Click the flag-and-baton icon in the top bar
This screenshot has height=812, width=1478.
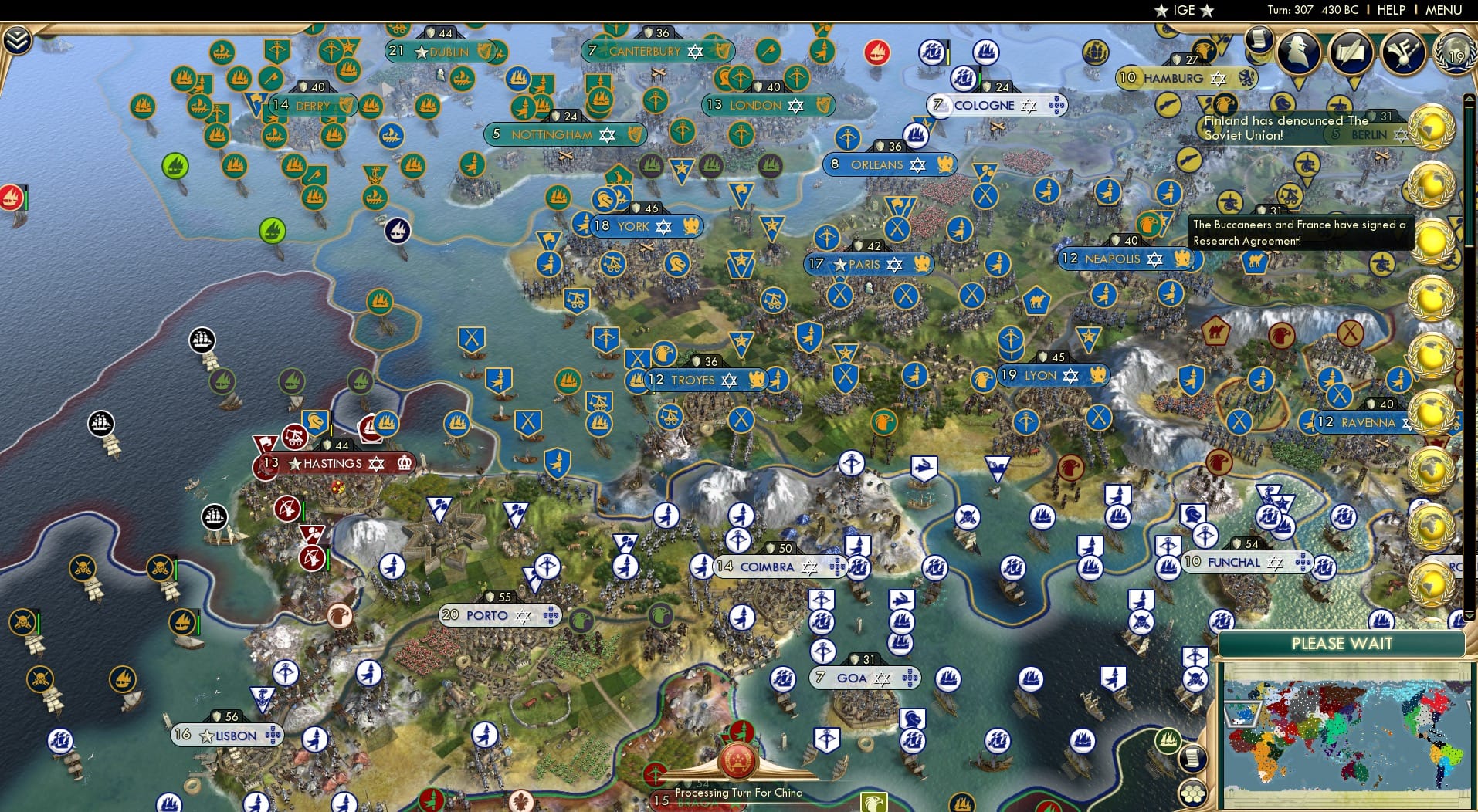pyautogui.click(x=1402, y=52)
